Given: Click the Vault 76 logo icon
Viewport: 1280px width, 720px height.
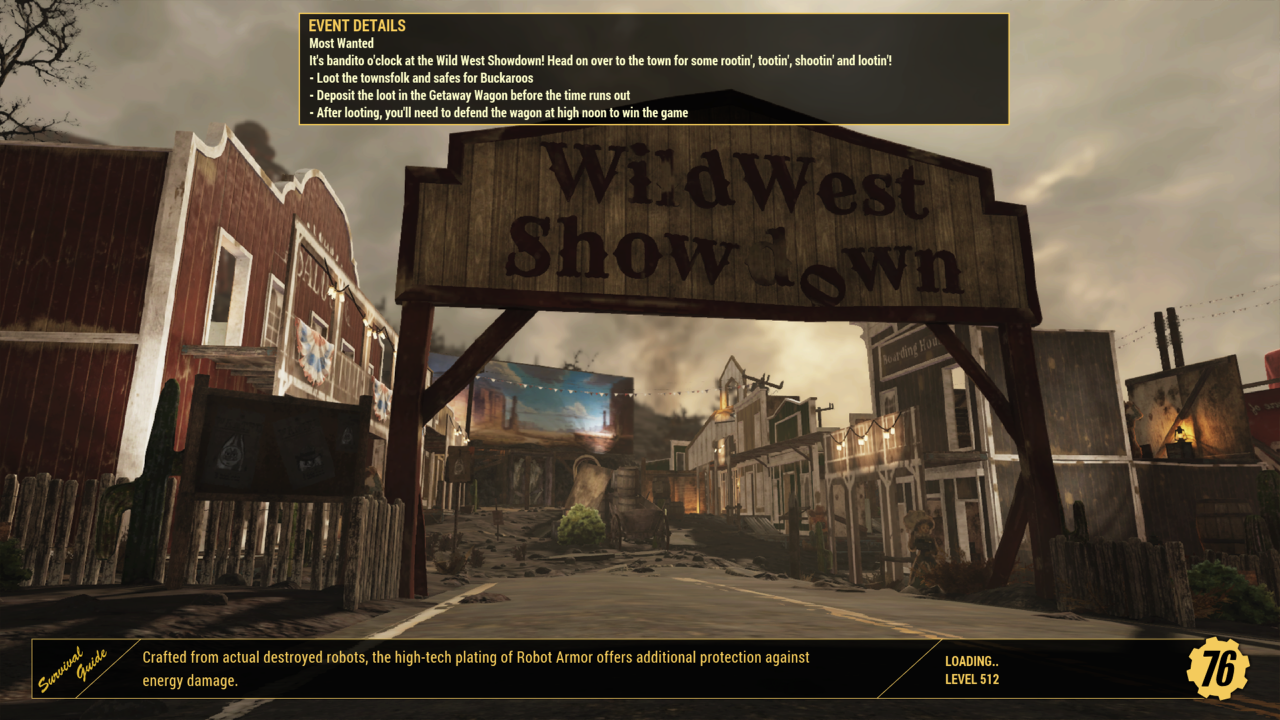Looking at the screenshot, I should point(1218,669).
